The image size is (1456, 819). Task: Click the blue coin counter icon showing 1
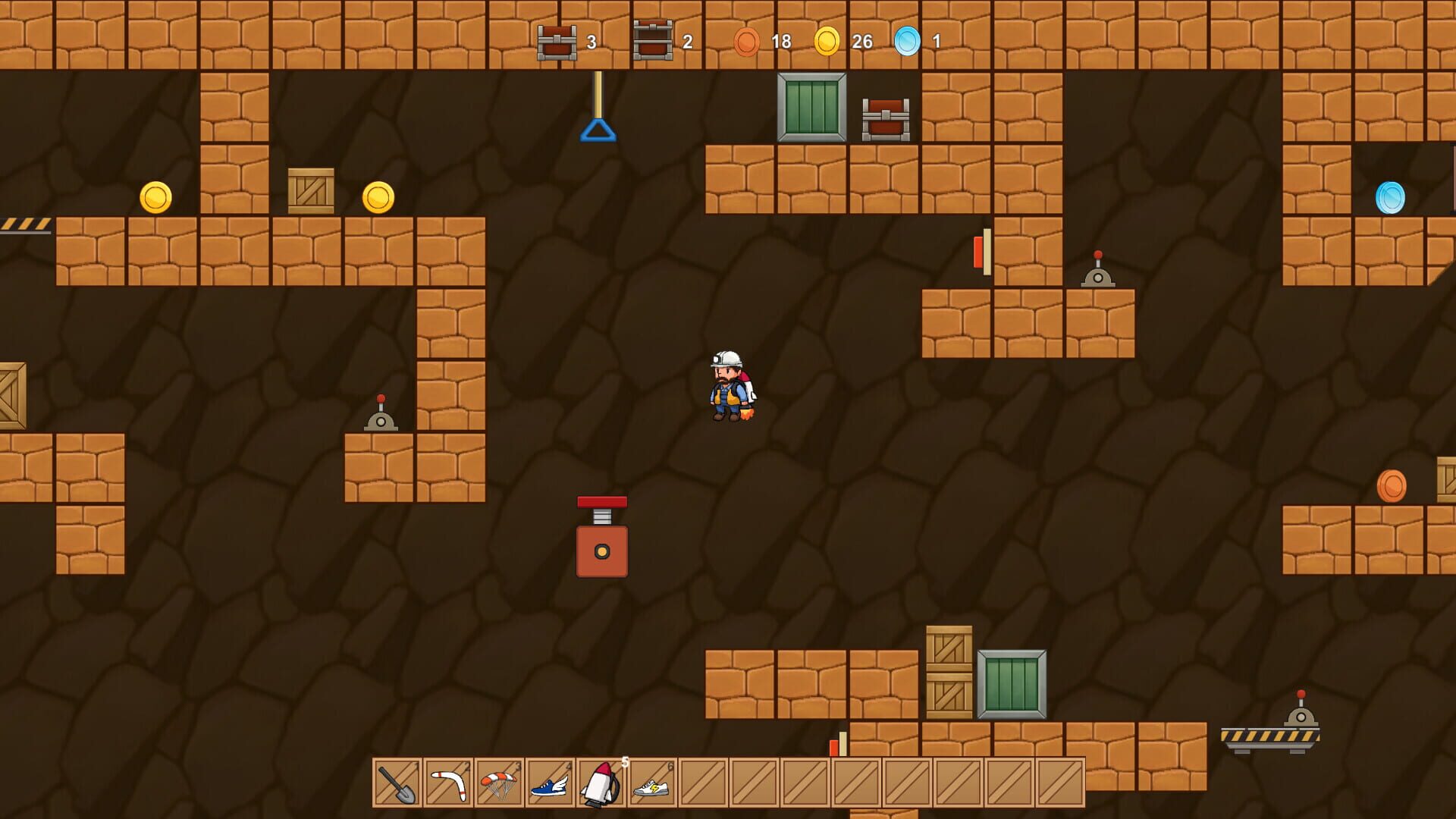[907, 43]
